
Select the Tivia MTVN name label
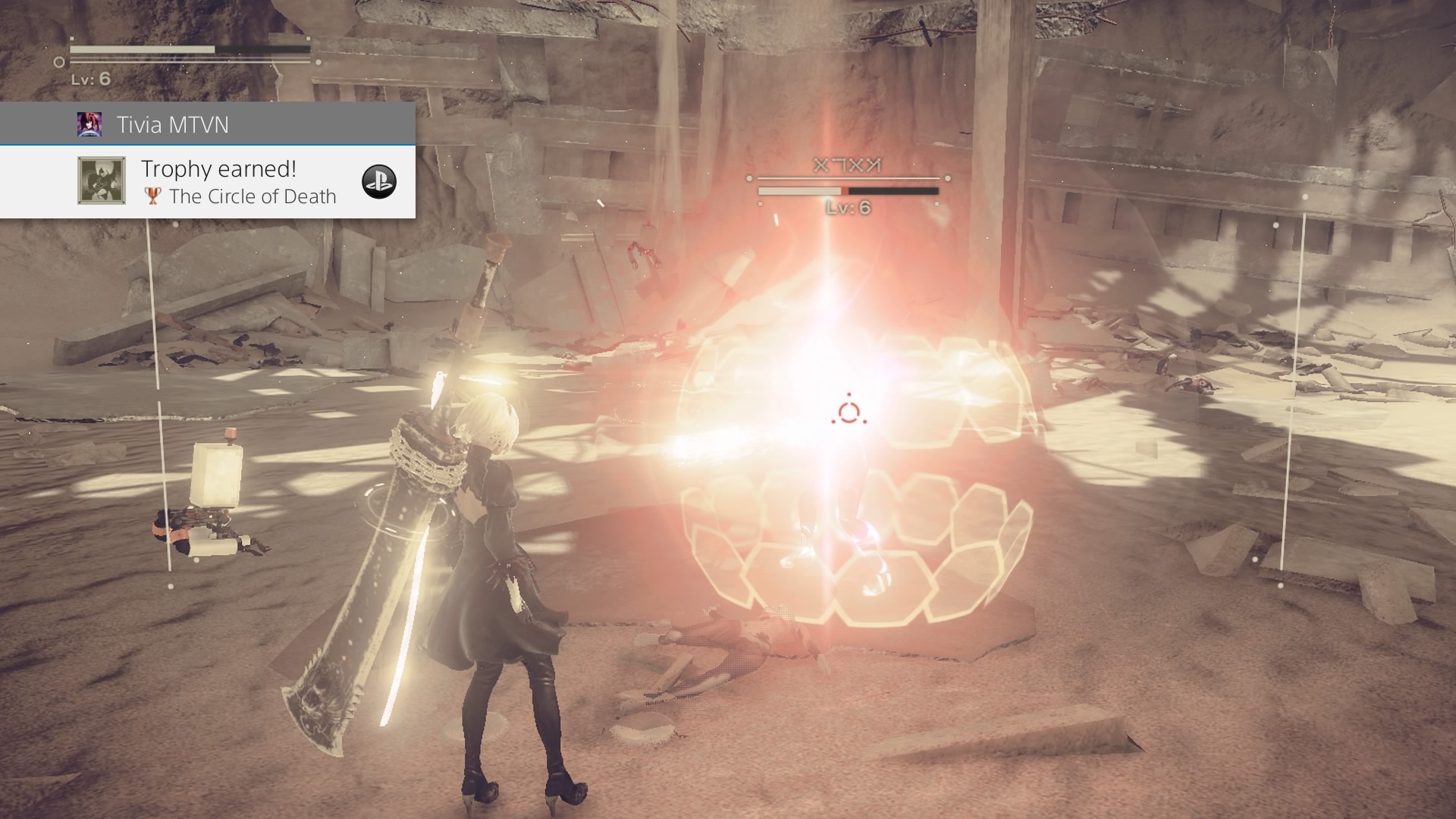[x=173, y=124]
